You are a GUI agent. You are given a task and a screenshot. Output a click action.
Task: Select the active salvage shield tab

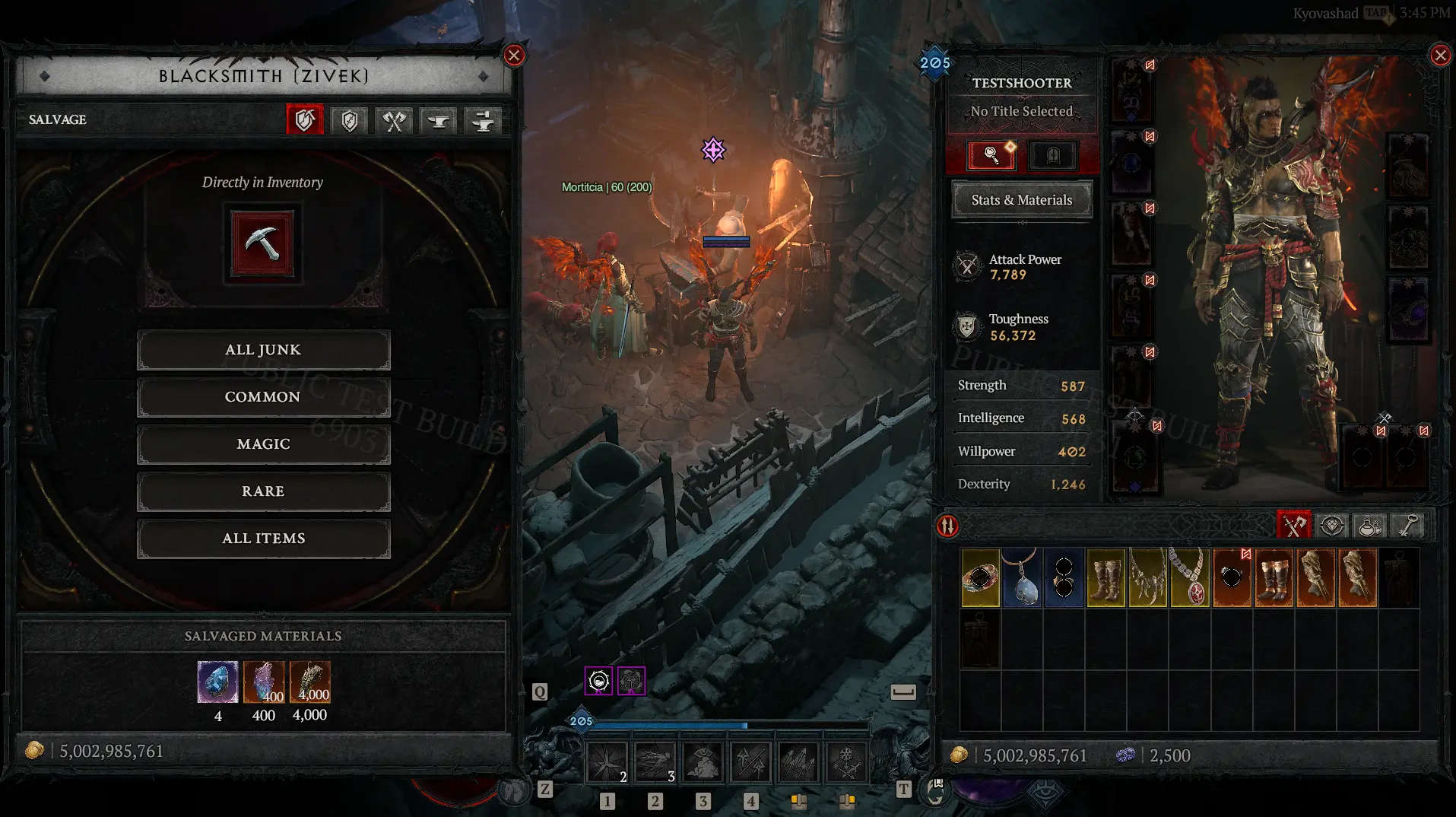[x=305, y=120]
